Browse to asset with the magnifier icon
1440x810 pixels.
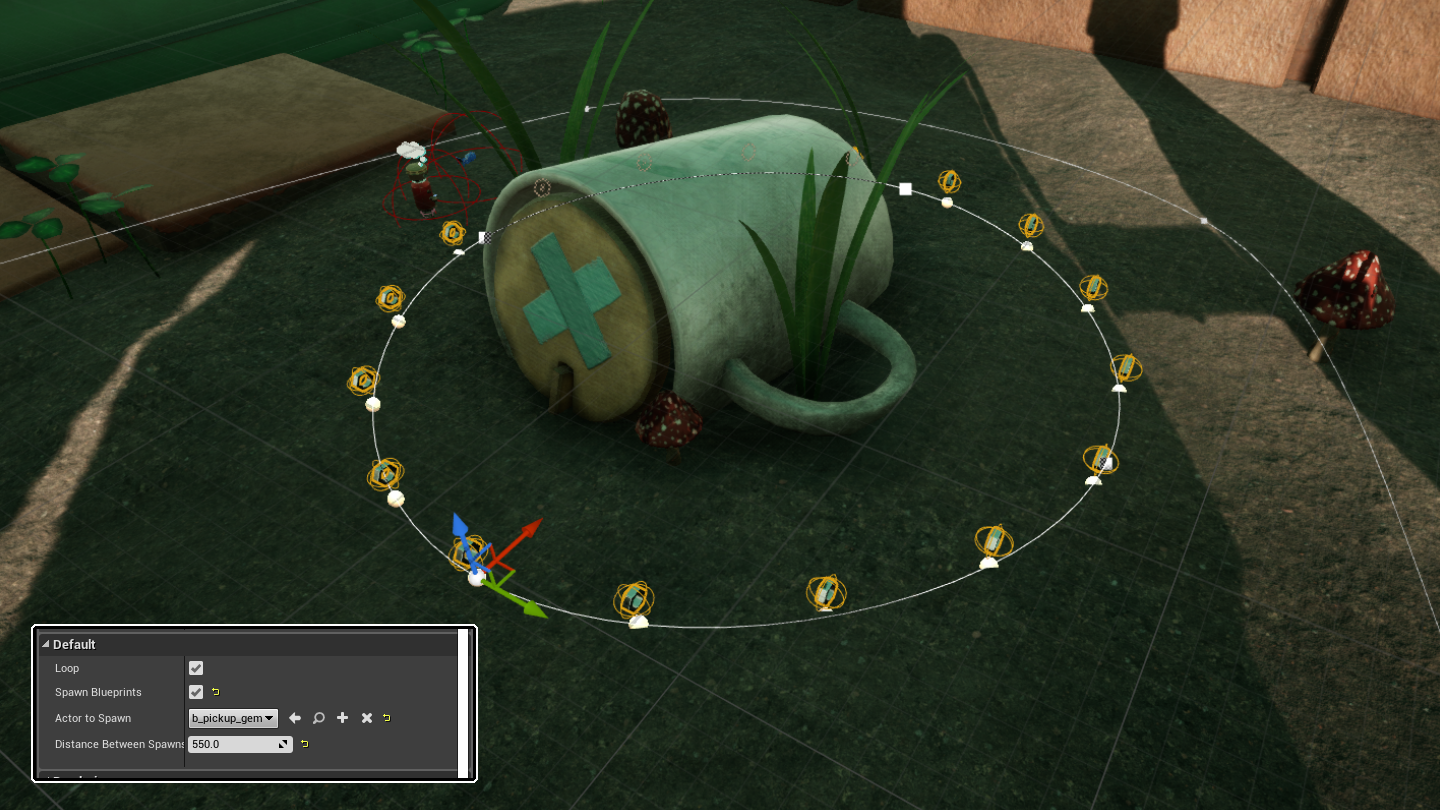(x=319, y=718)
